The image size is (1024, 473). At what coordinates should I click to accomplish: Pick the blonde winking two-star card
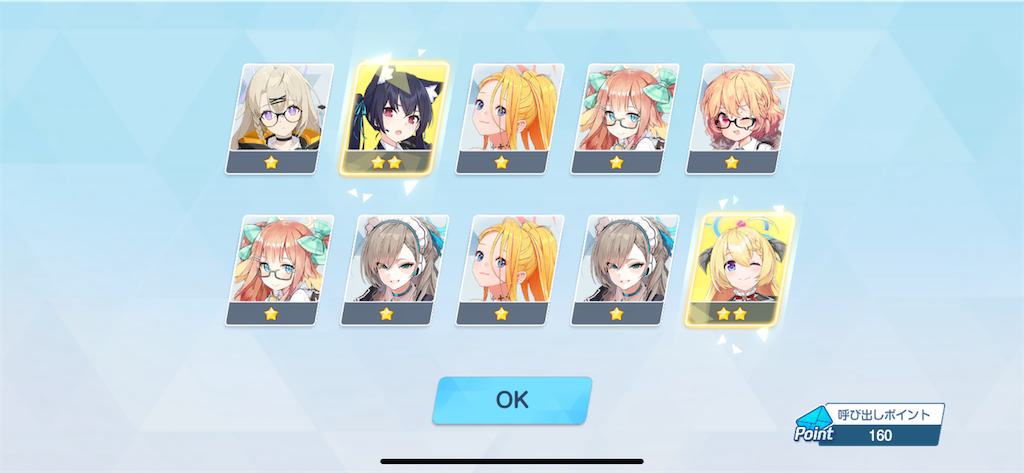coord(739,269)
